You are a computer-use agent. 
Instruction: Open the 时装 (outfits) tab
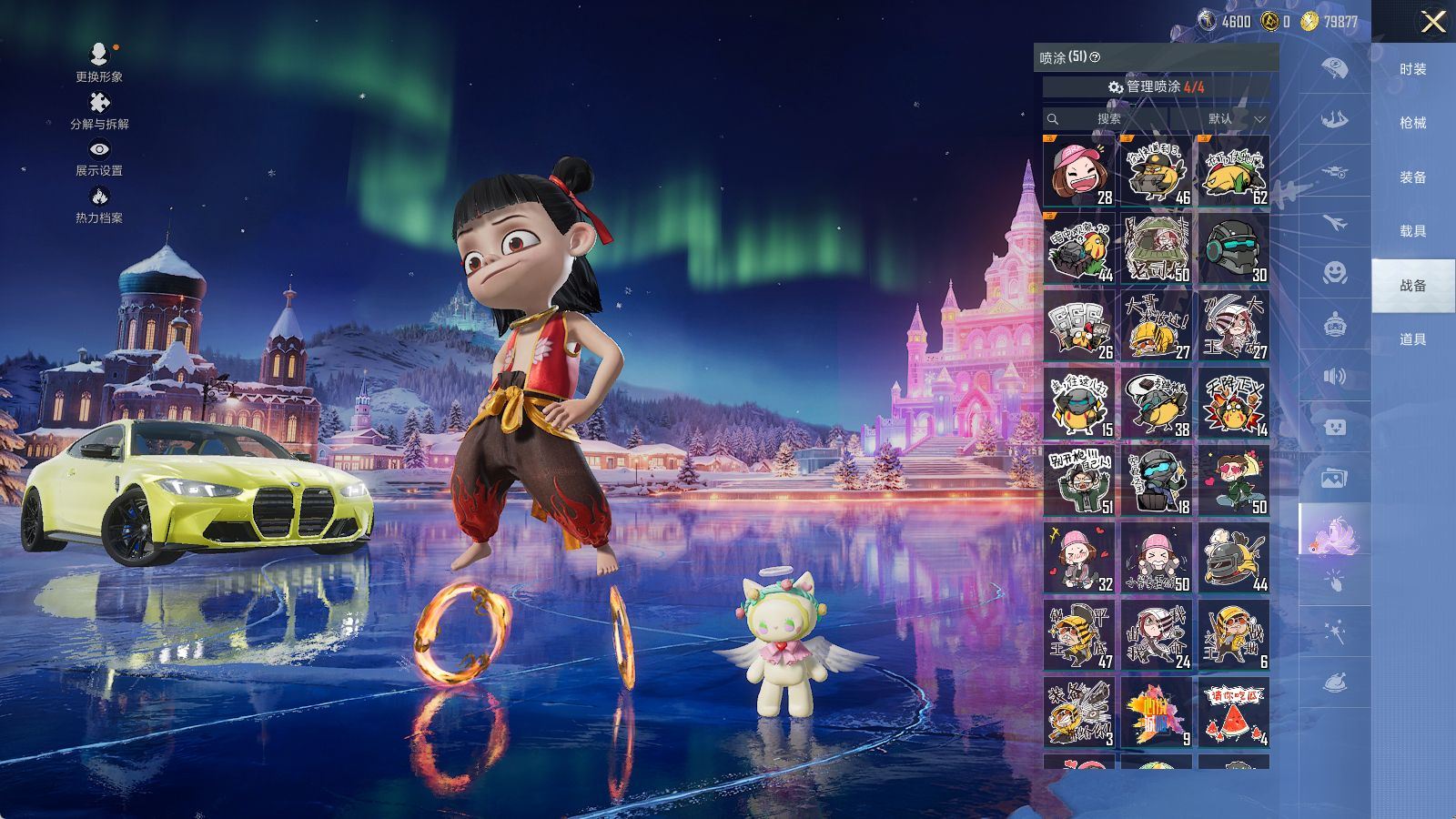click(x=1412, y=69)
